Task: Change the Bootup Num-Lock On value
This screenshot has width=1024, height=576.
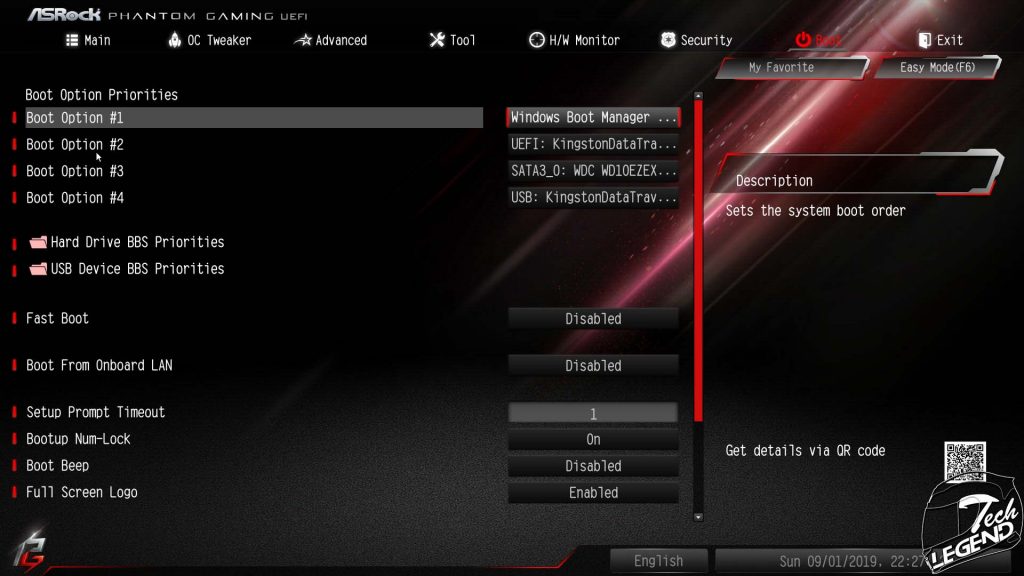Action: 593,439
